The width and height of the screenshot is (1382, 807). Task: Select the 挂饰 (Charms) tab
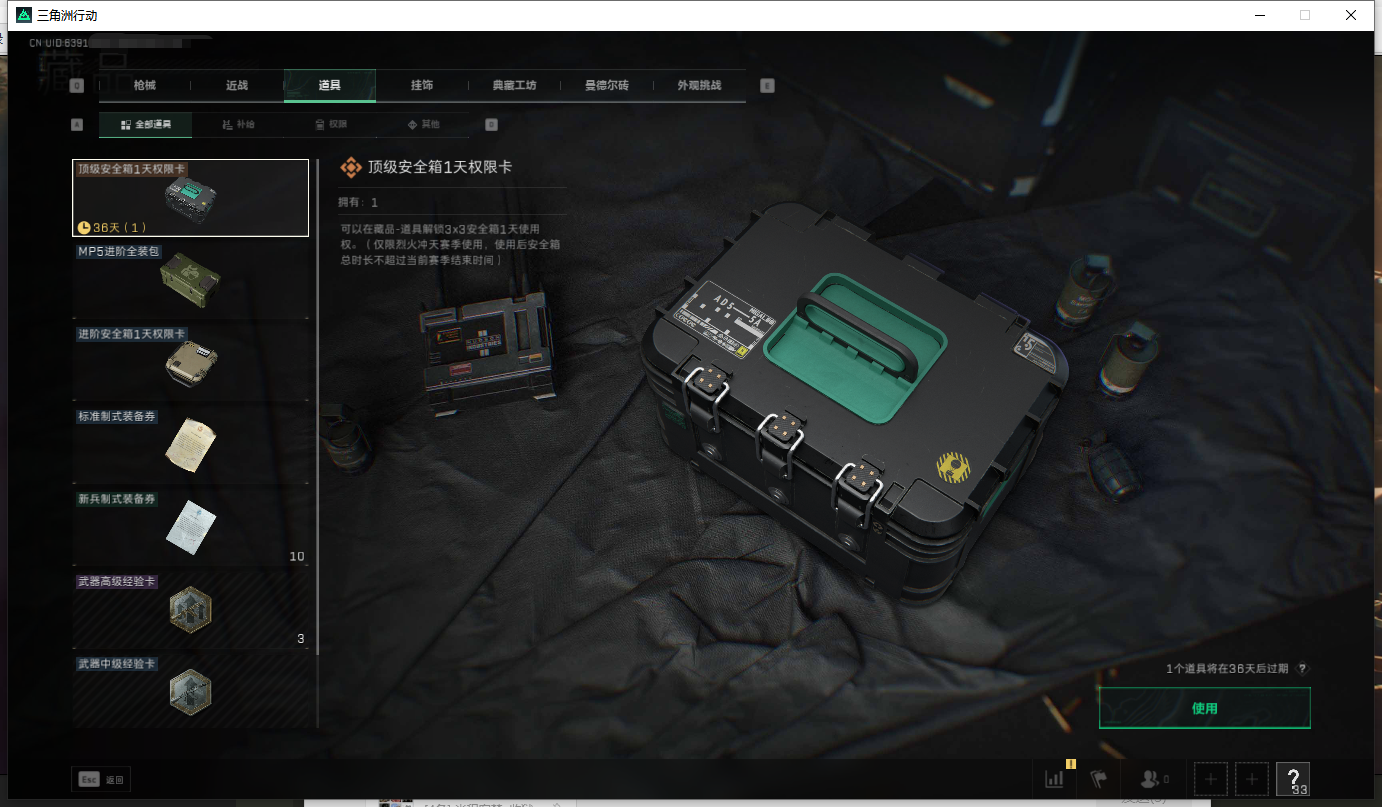coord(422,86)
